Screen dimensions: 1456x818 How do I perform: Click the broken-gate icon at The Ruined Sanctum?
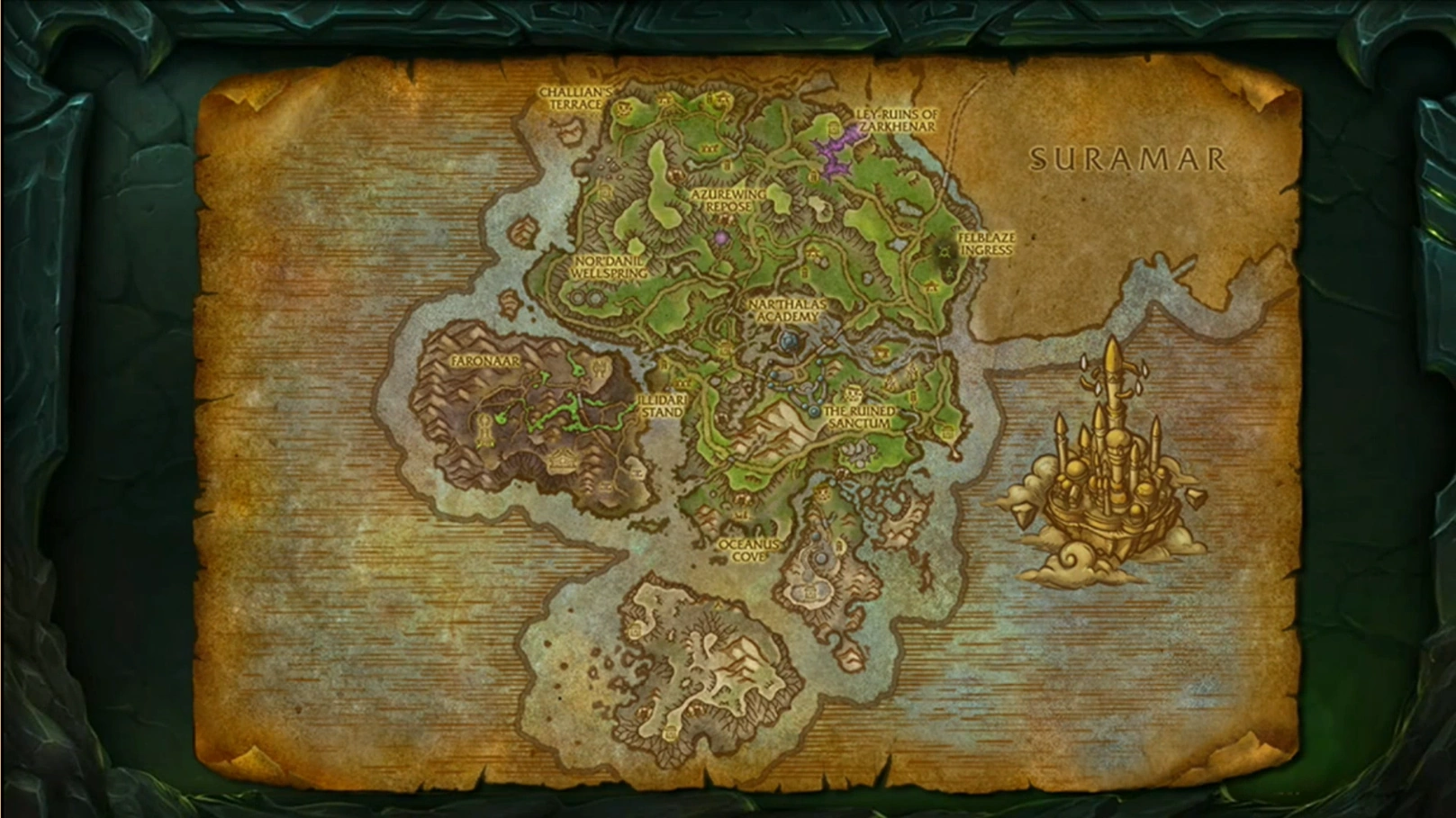coord(853,393)
